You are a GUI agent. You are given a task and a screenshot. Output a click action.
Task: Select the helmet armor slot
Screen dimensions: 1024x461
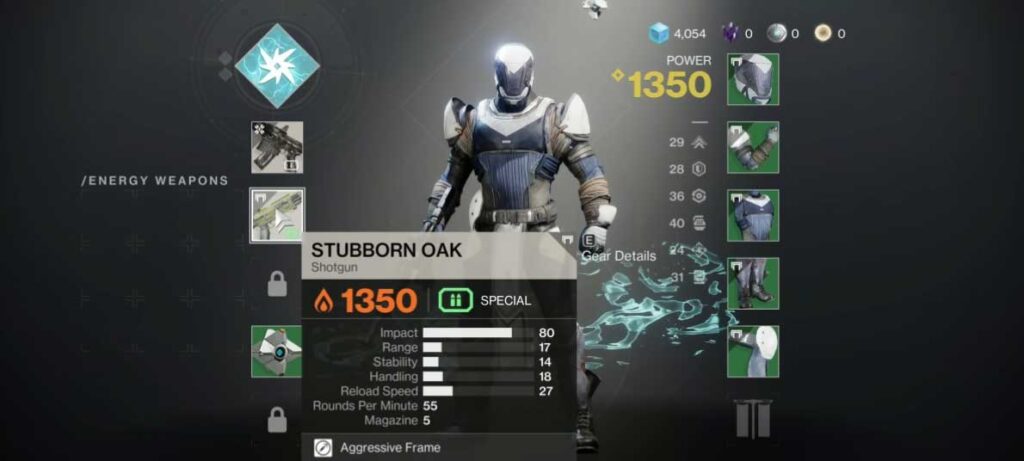[753, 79]
